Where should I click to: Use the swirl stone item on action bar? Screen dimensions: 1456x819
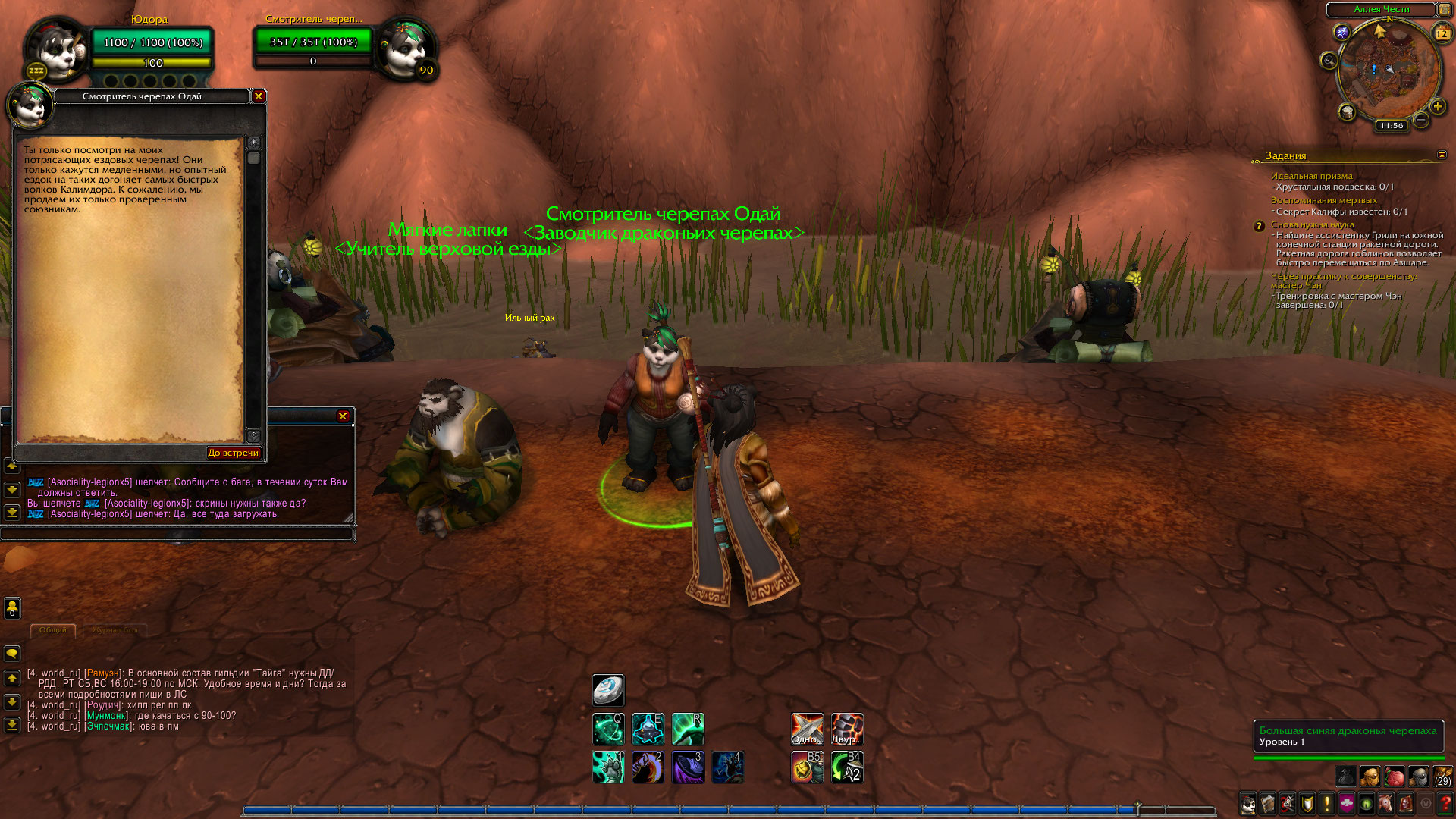click(x=608, y=690)
